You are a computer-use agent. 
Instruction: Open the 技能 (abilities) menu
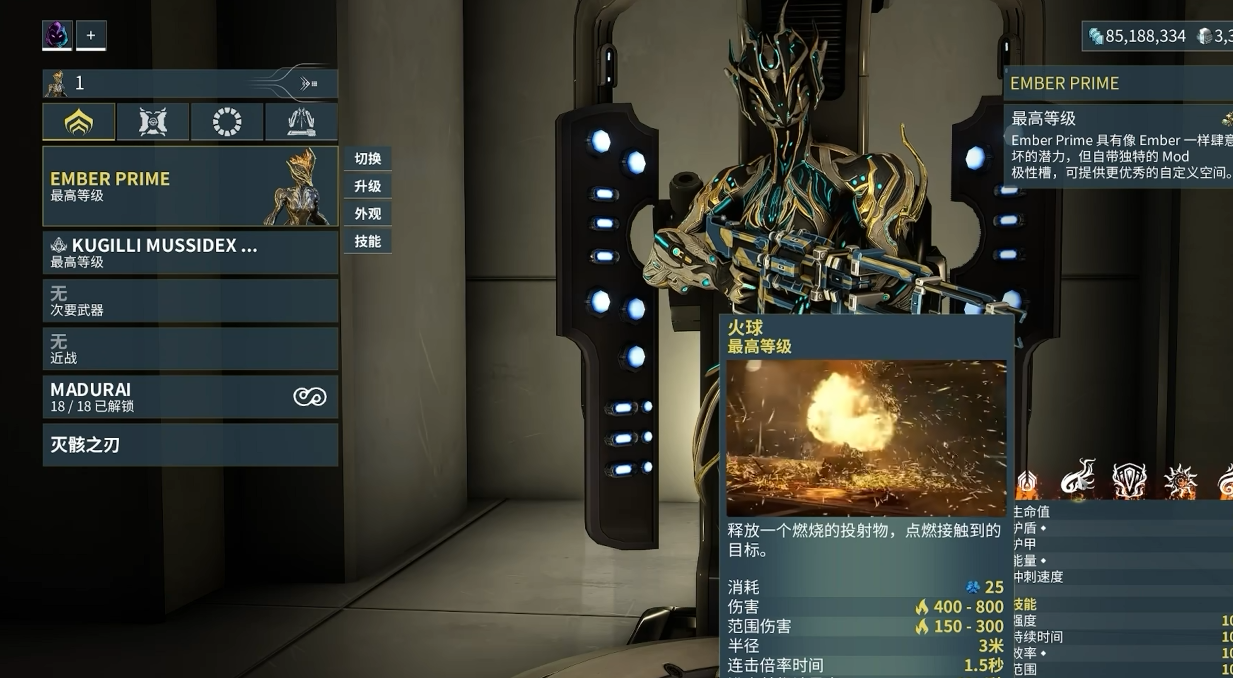(x=368, y=241)
